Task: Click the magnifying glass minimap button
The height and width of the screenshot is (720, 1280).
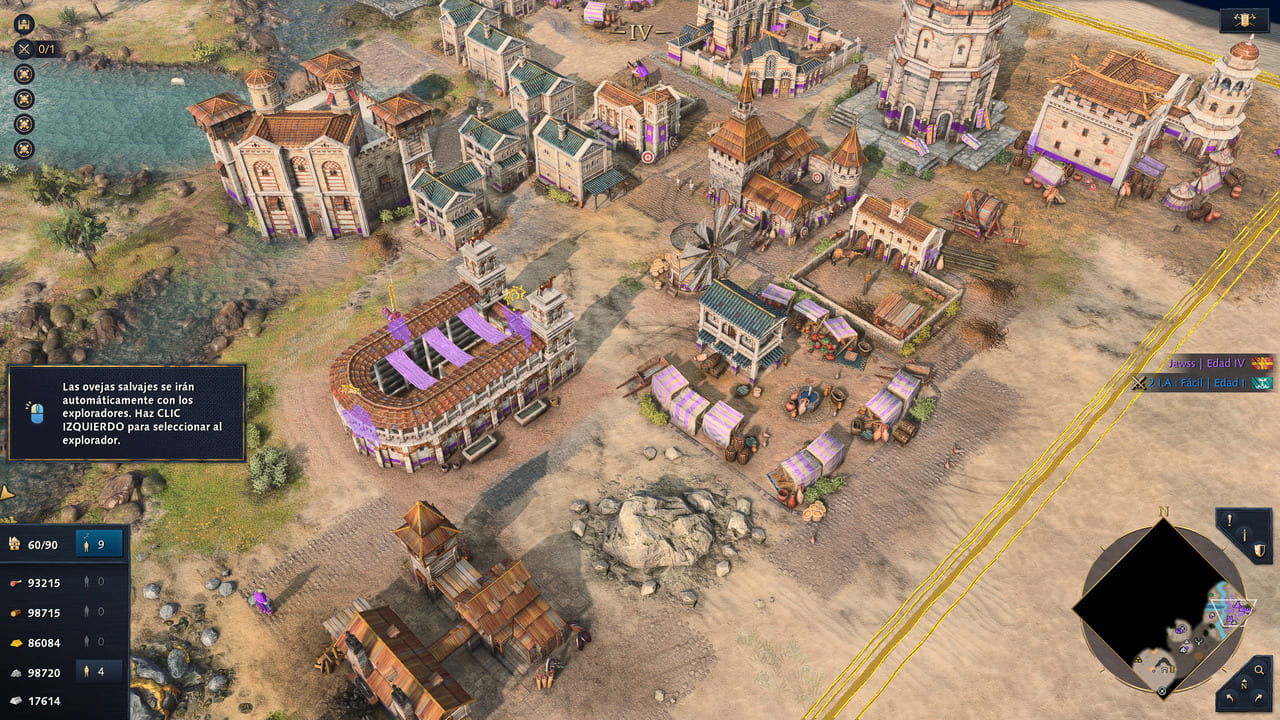Action: [1259, 671]
